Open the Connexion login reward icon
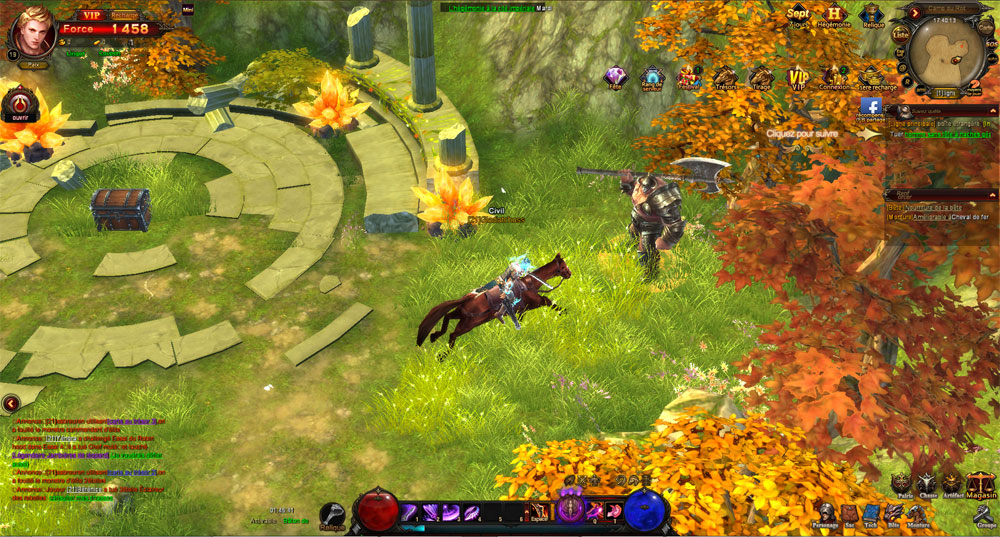 point(834,77)
